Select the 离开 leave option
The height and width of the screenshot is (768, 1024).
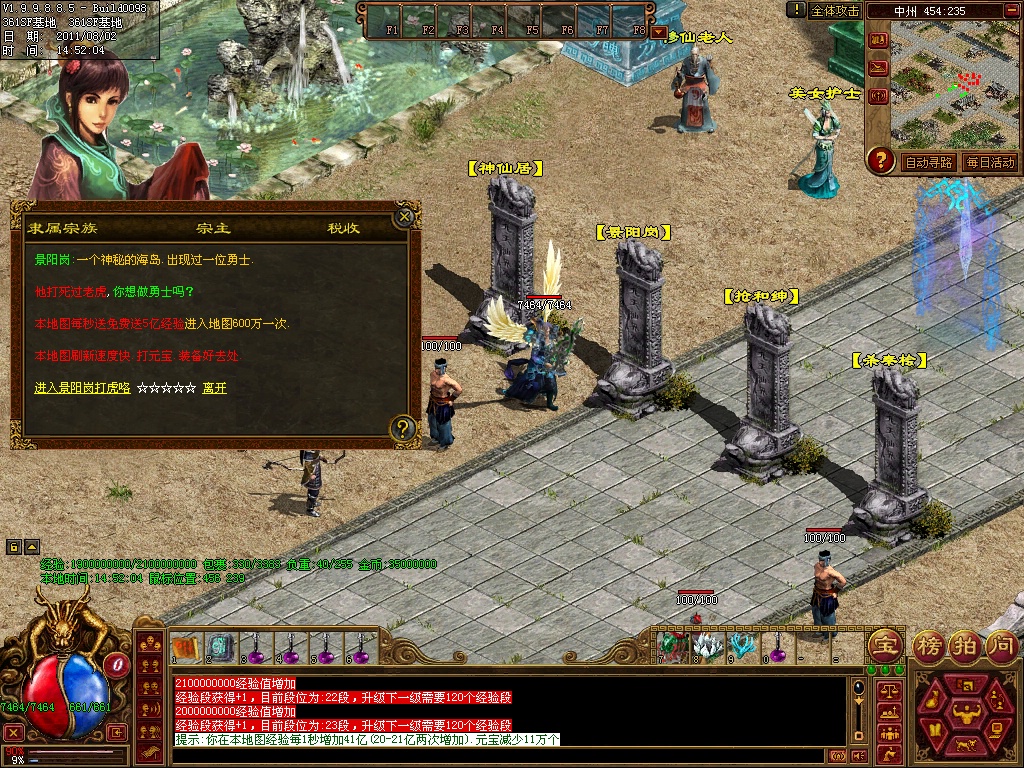214,388
